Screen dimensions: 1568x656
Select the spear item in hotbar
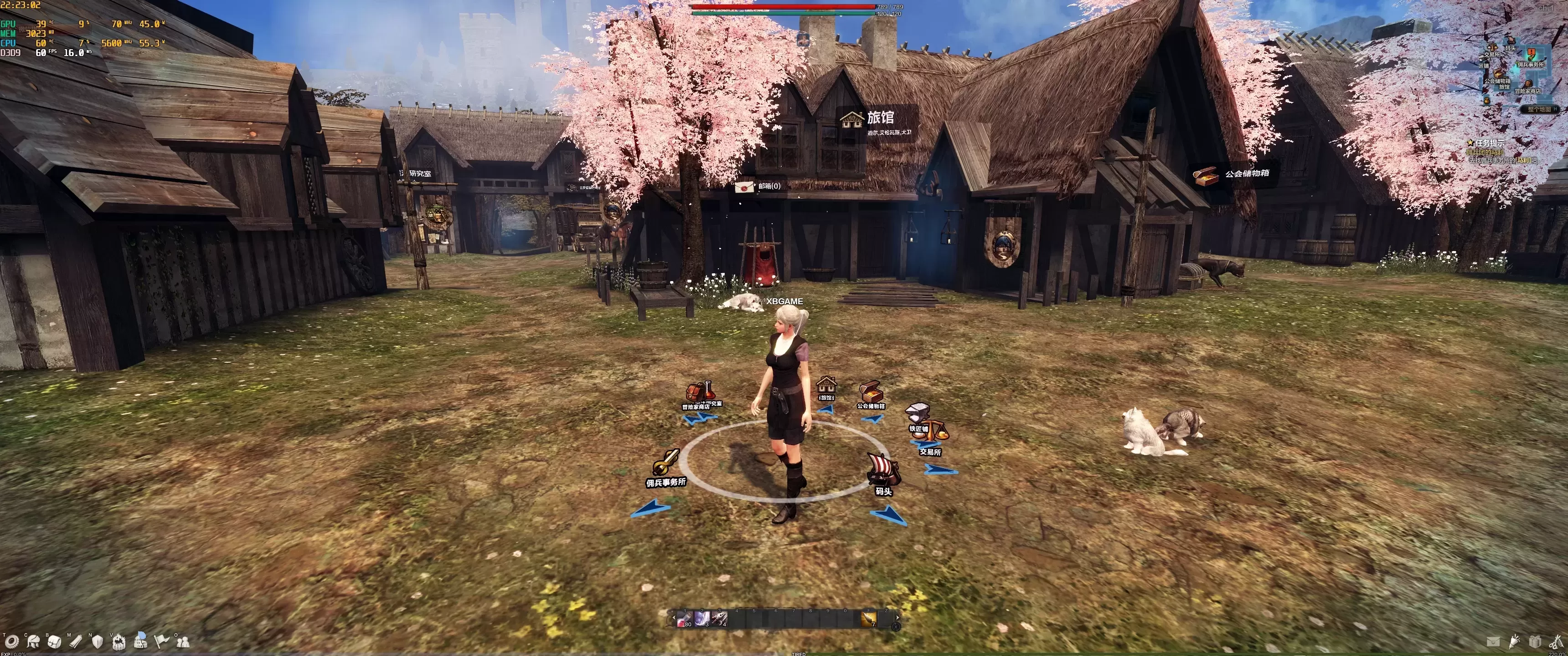click(x=719, y=619)
